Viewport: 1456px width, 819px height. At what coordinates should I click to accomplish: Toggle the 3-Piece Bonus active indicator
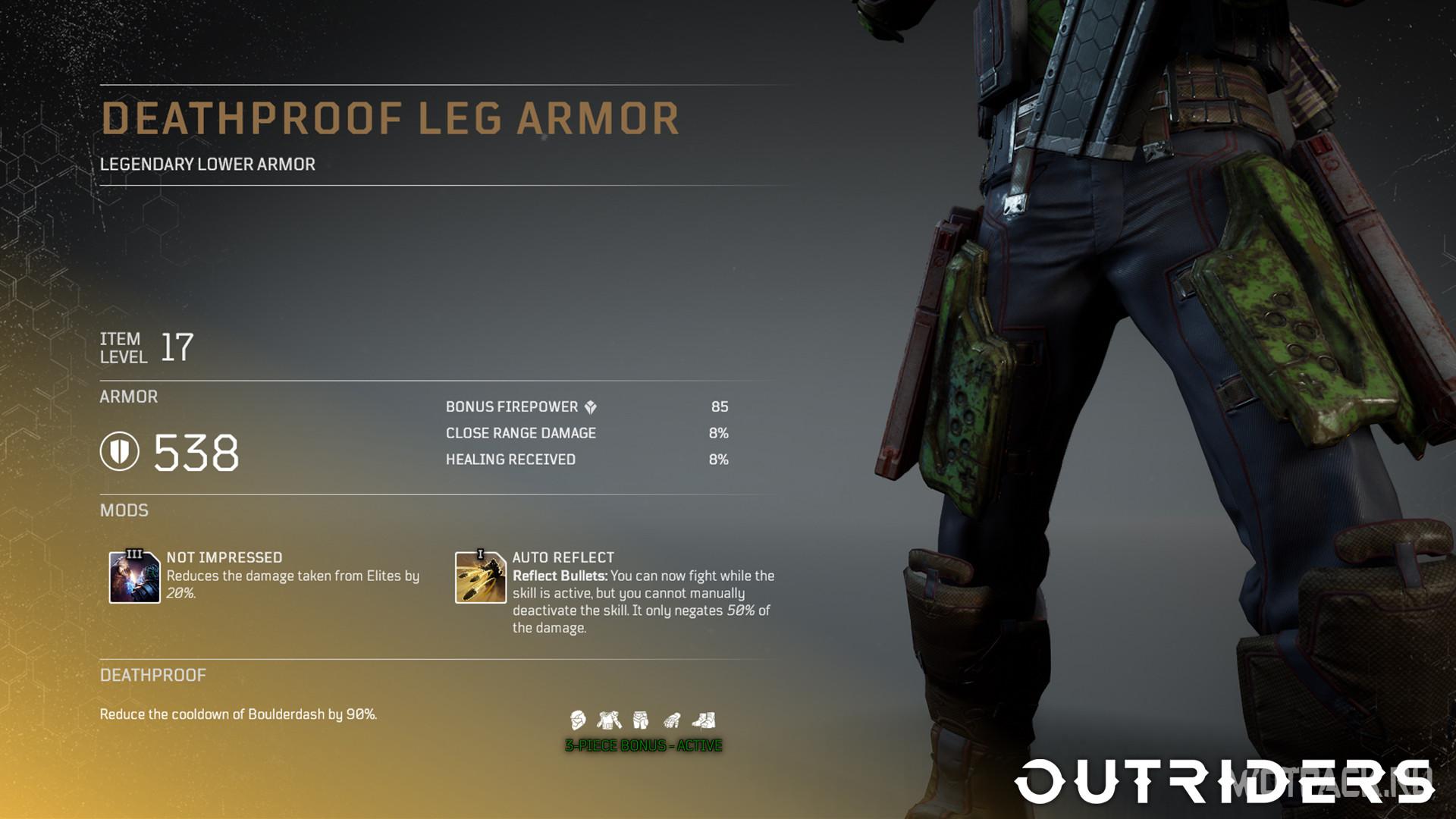pyautogui.click(x=643, y=746)
